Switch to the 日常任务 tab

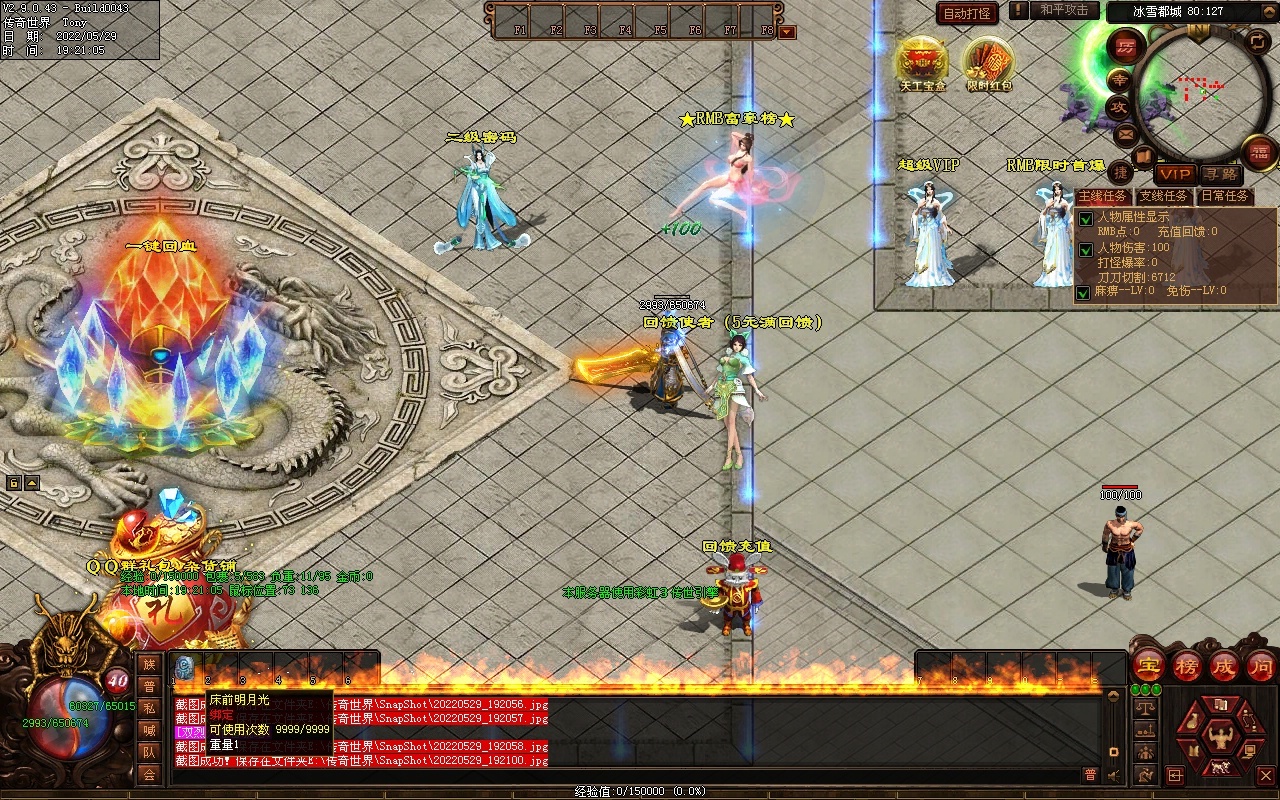(1225, 197)
